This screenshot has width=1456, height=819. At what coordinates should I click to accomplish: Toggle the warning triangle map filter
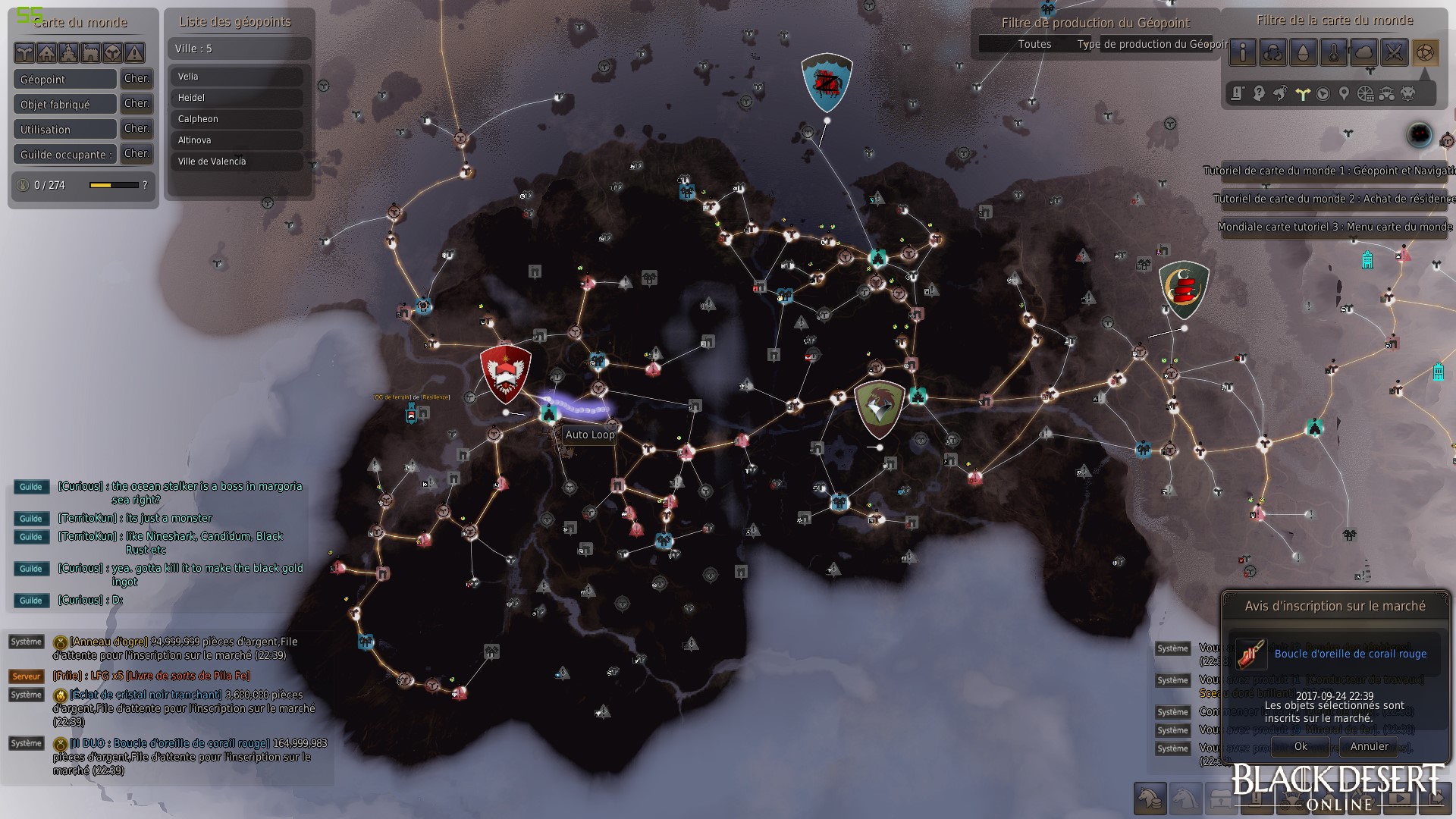134,52
